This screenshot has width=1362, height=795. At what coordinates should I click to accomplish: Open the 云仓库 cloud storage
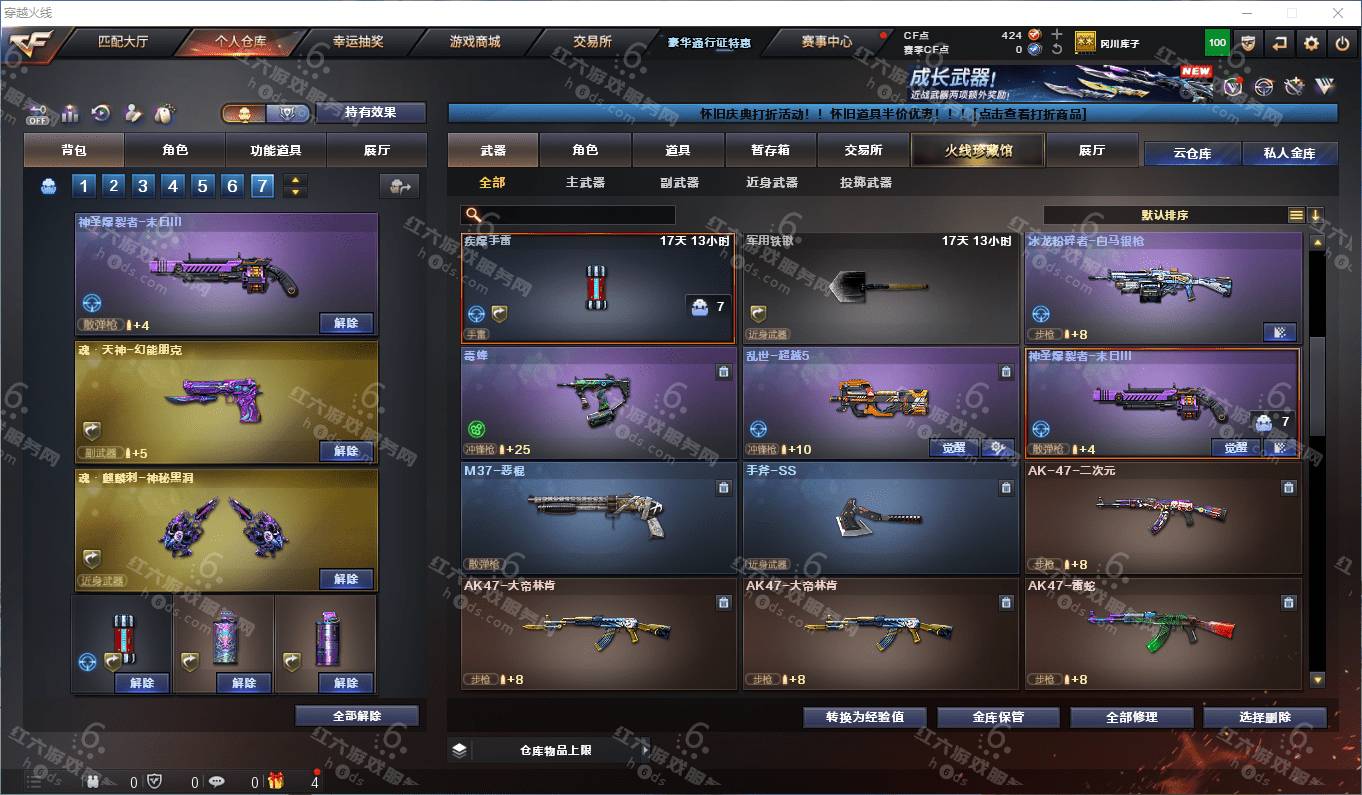click(1191, 153)
